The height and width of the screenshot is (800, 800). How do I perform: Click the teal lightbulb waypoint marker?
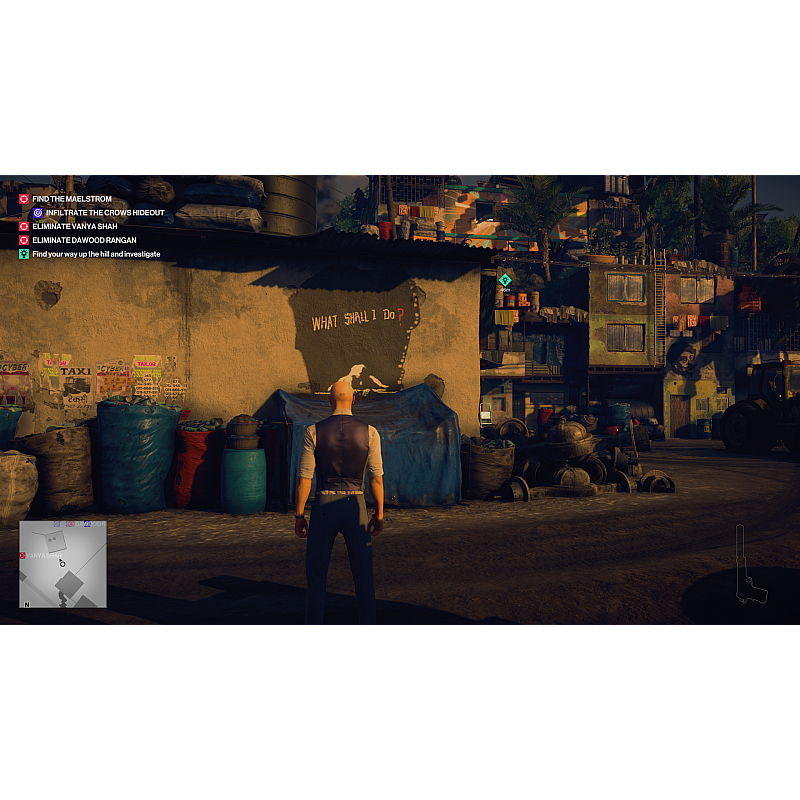point(505,280)
